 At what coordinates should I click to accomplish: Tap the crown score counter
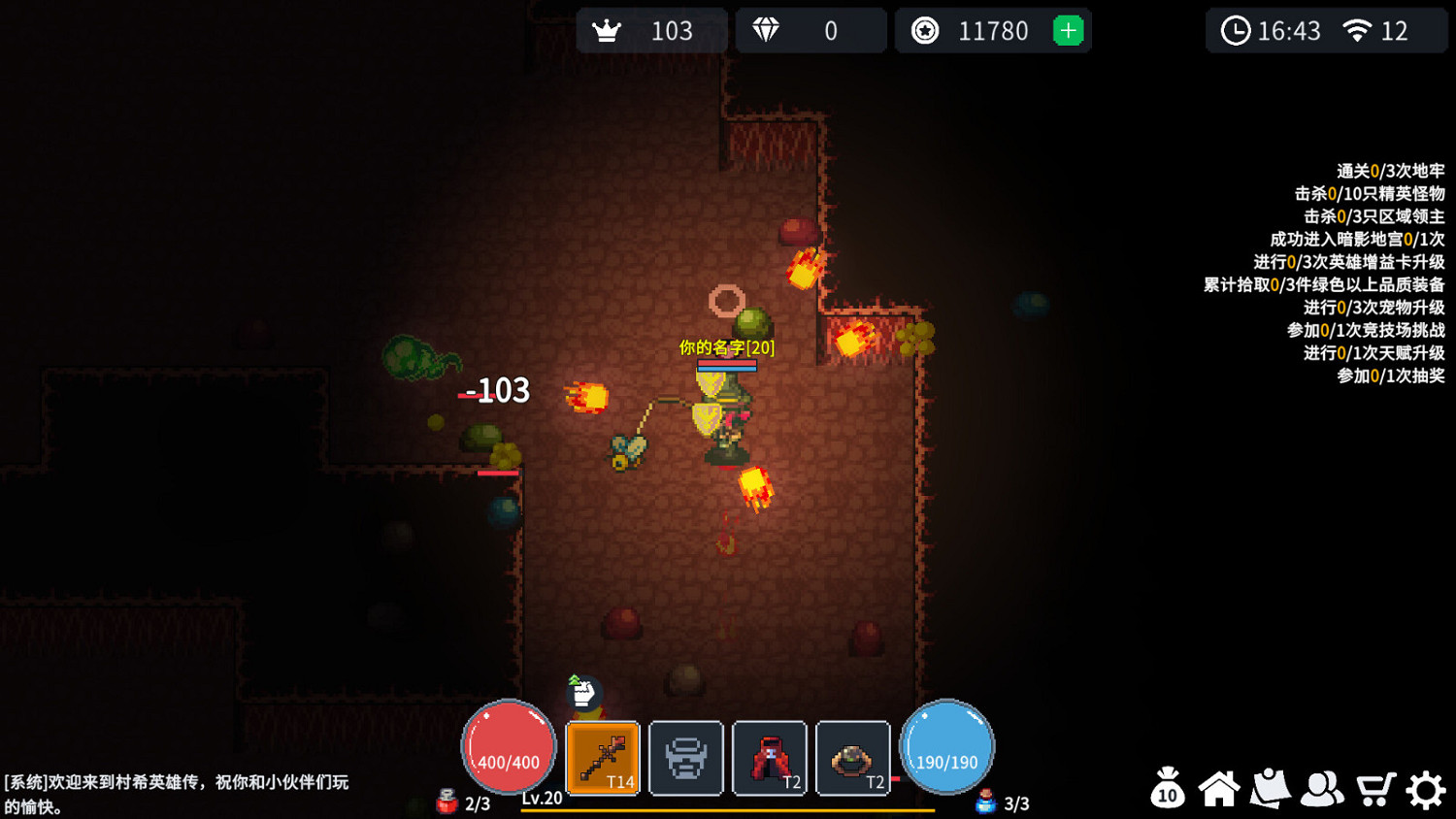pos(650,31)
